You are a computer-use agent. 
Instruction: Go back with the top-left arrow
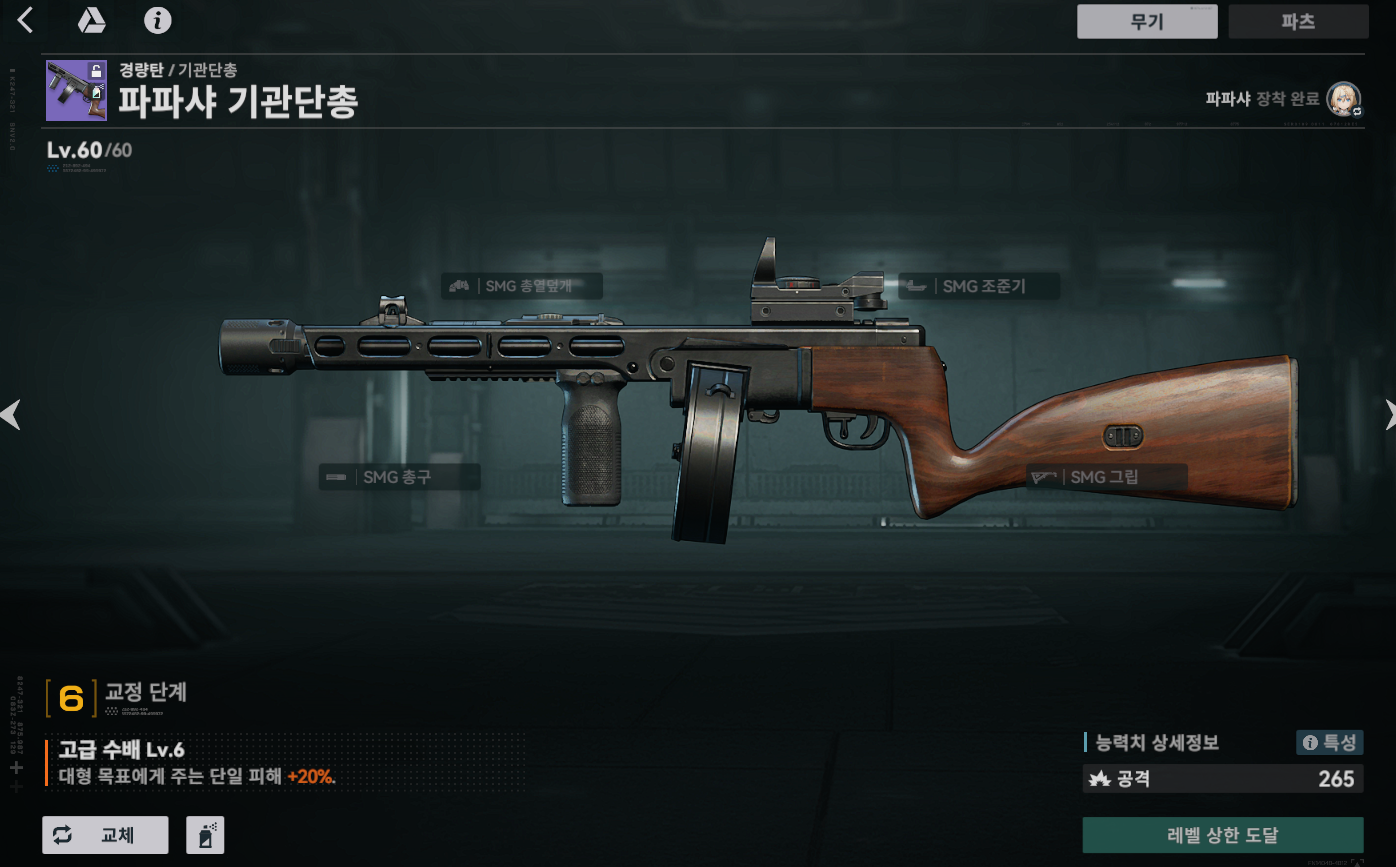[26, 20]
